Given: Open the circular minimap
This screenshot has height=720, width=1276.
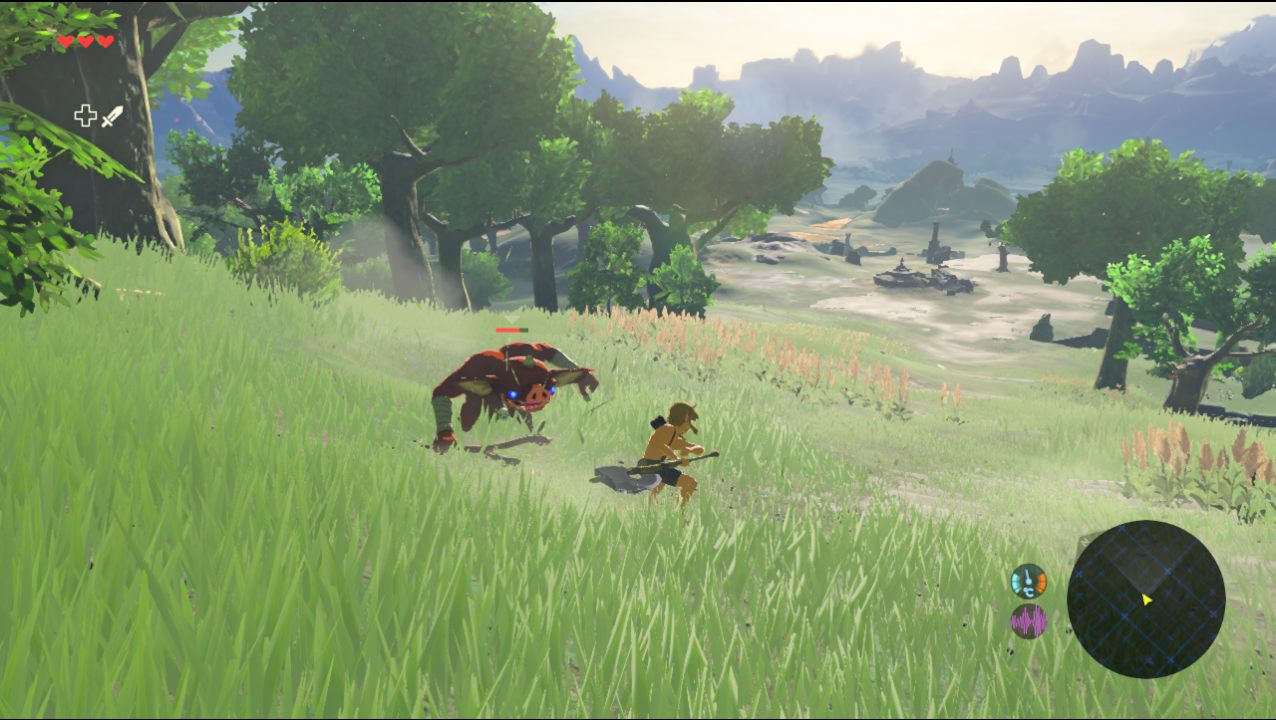Looking at the screenshot, I should pos(1145,599).
